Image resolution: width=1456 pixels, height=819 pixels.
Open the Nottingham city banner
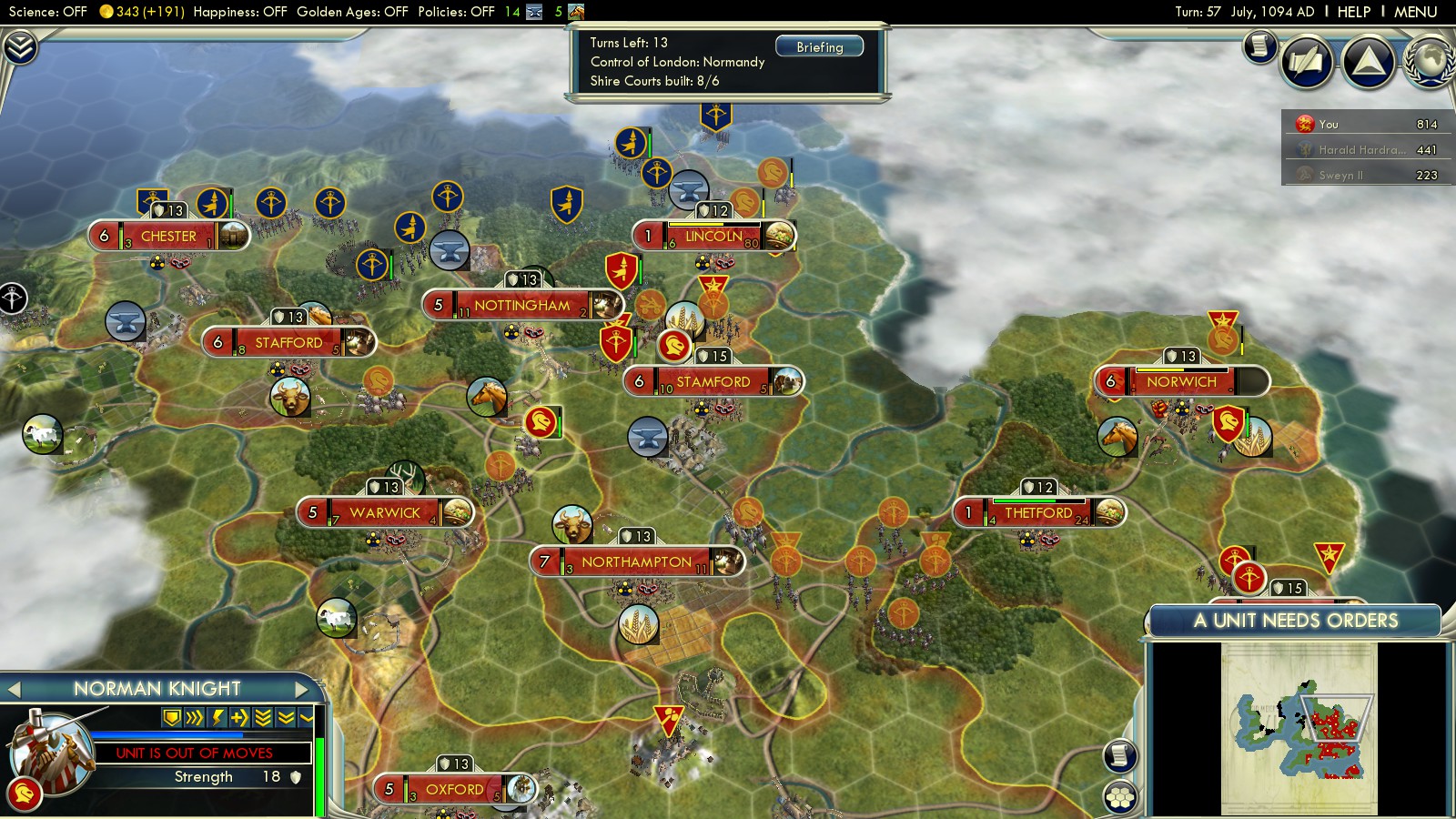[x=521, y=305]
